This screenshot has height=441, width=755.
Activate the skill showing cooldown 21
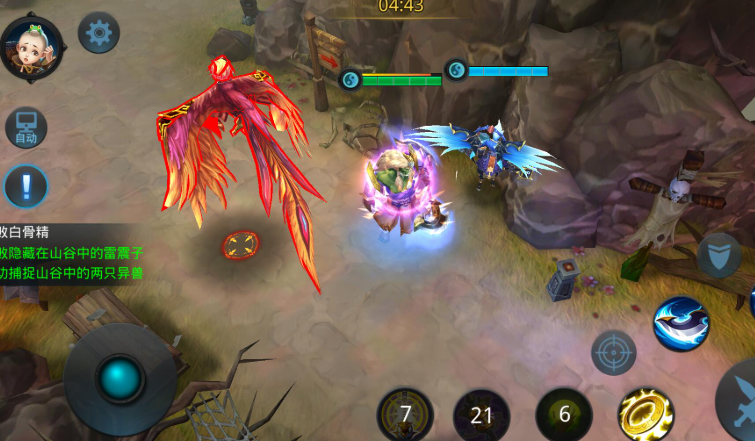[x=482, y=415]
